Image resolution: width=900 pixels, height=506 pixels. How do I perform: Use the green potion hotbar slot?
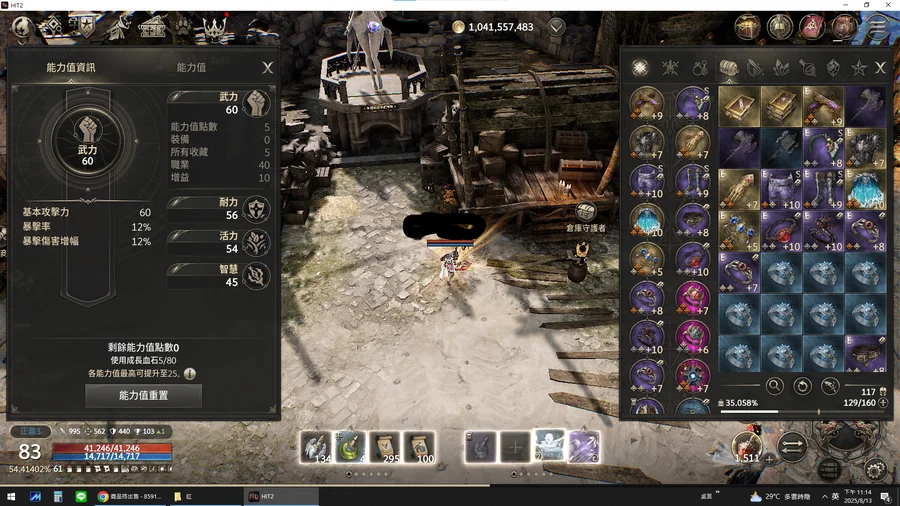(349, 447)
